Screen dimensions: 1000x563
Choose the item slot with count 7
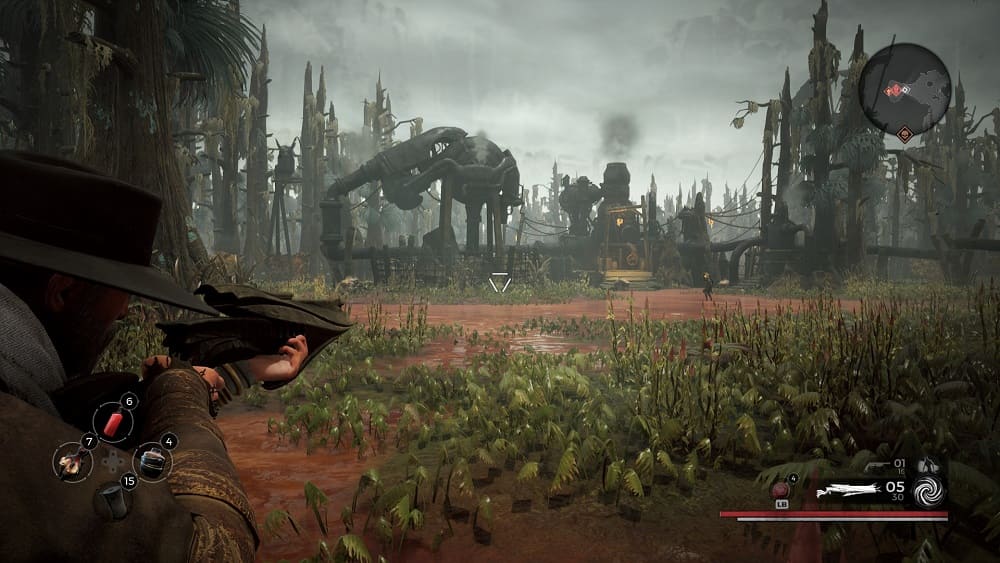[x=72, y=461]
